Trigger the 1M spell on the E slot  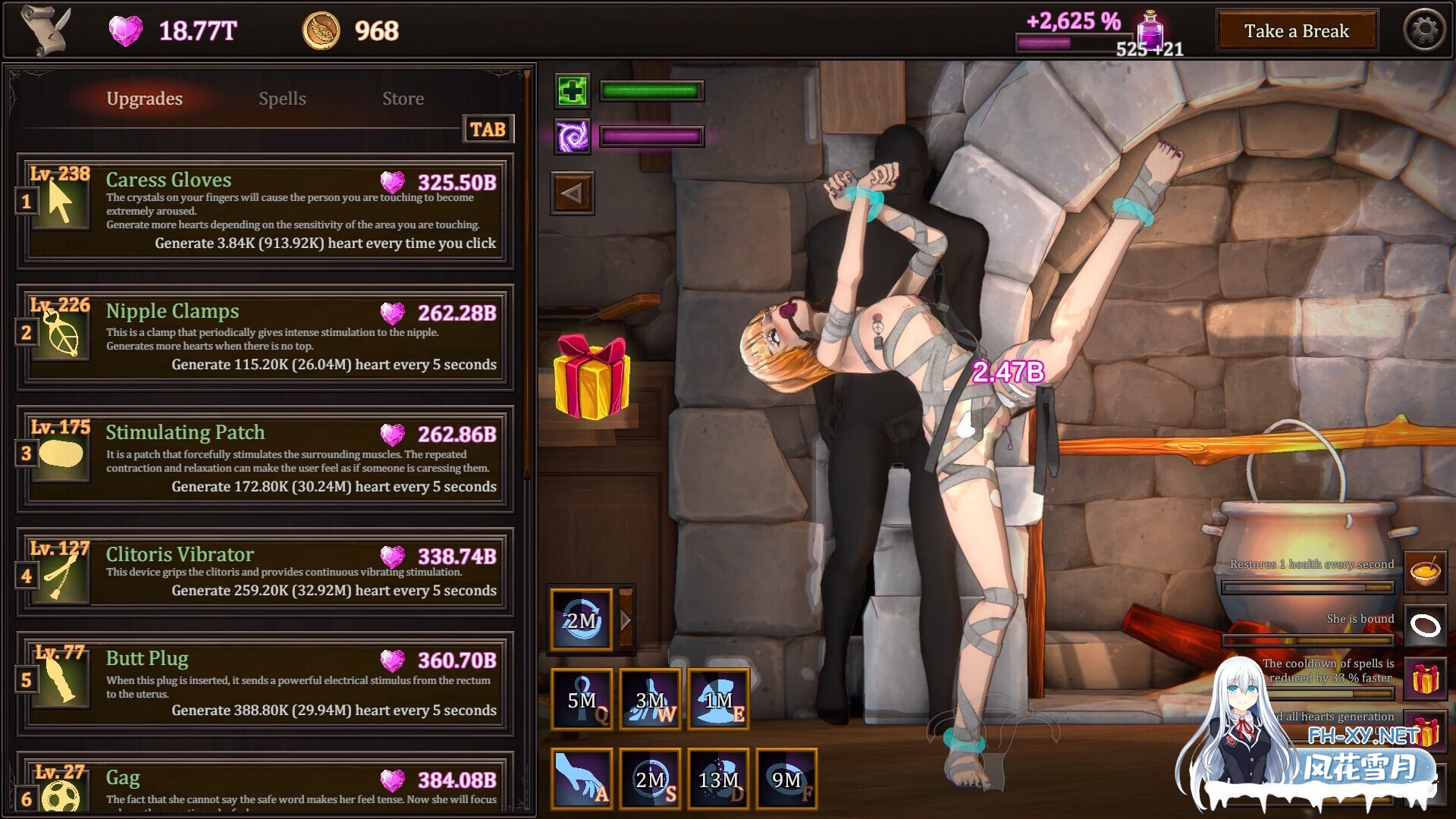point(717,698)
